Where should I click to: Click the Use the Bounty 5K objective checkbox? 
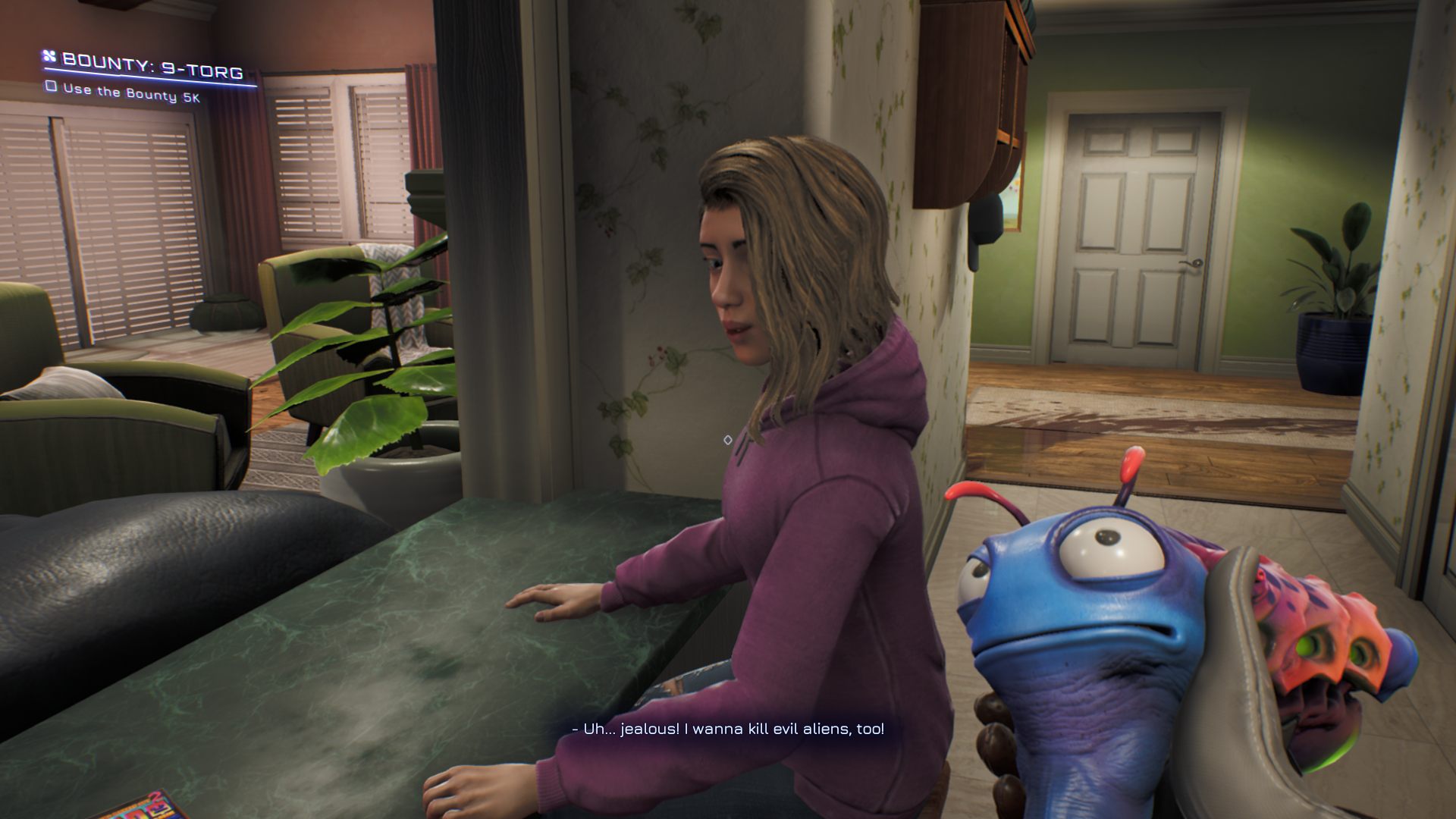coord(52,86)
